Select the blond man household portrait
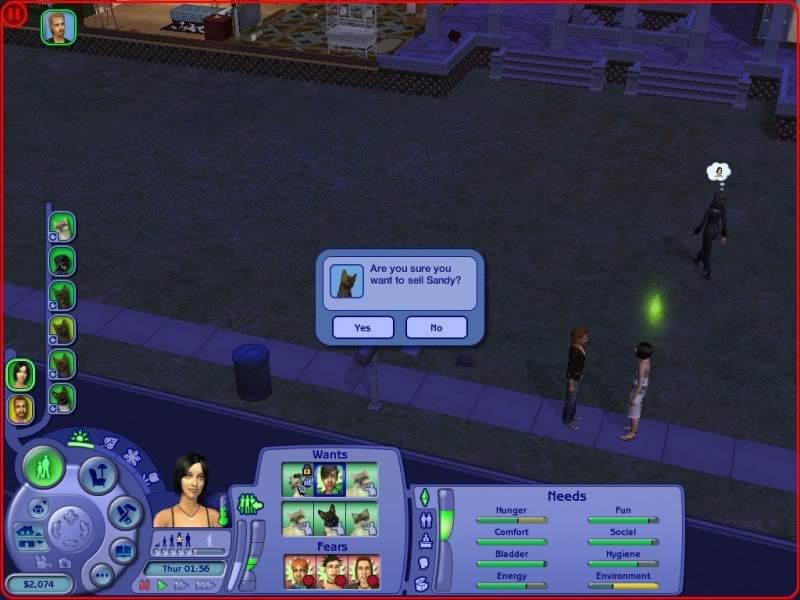The width and height of the screenshot is (800, 600). click(20, 408)
